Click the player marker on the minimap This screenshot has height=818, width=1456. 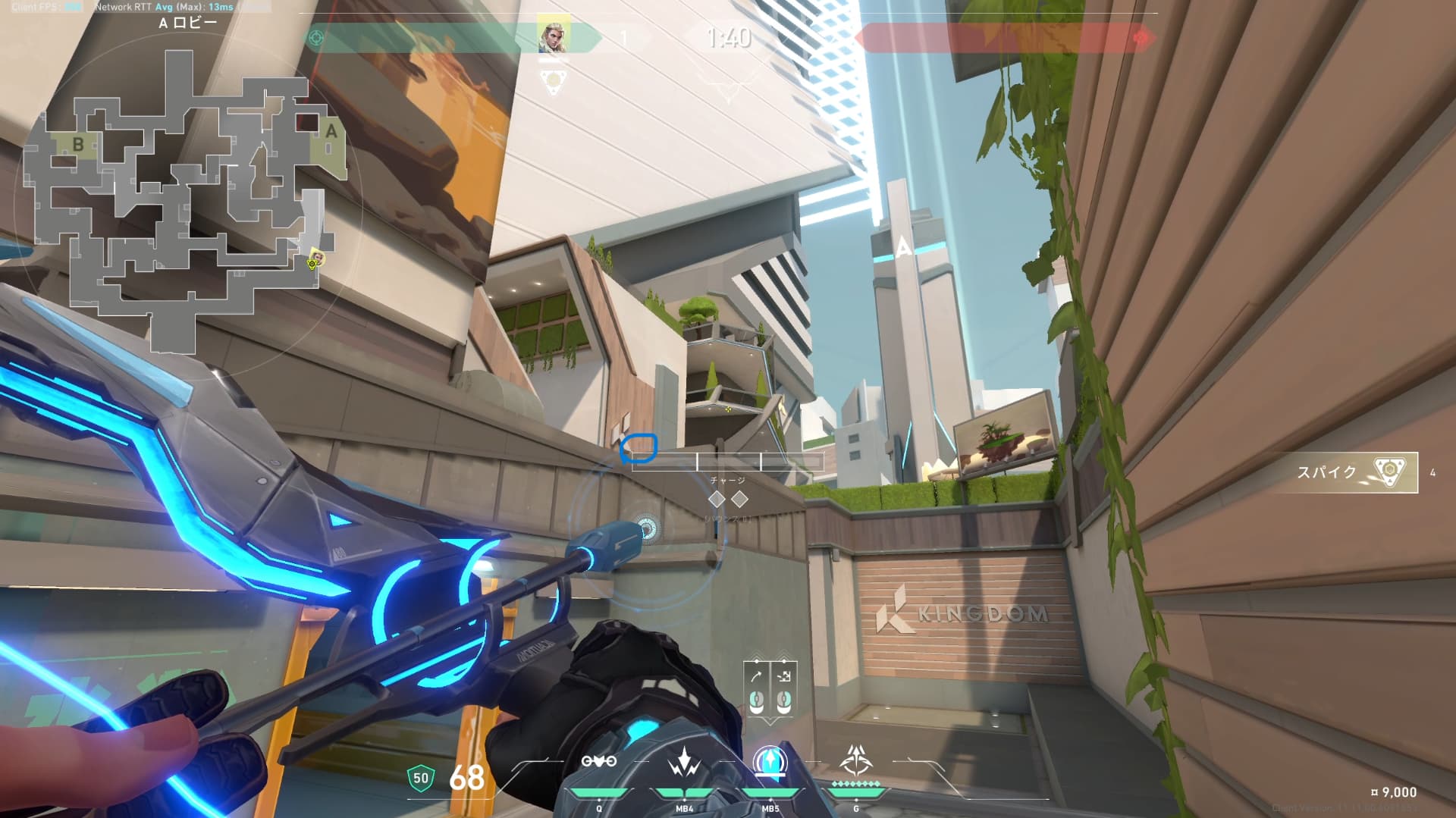pyautogui.click(x=315, y=259)
